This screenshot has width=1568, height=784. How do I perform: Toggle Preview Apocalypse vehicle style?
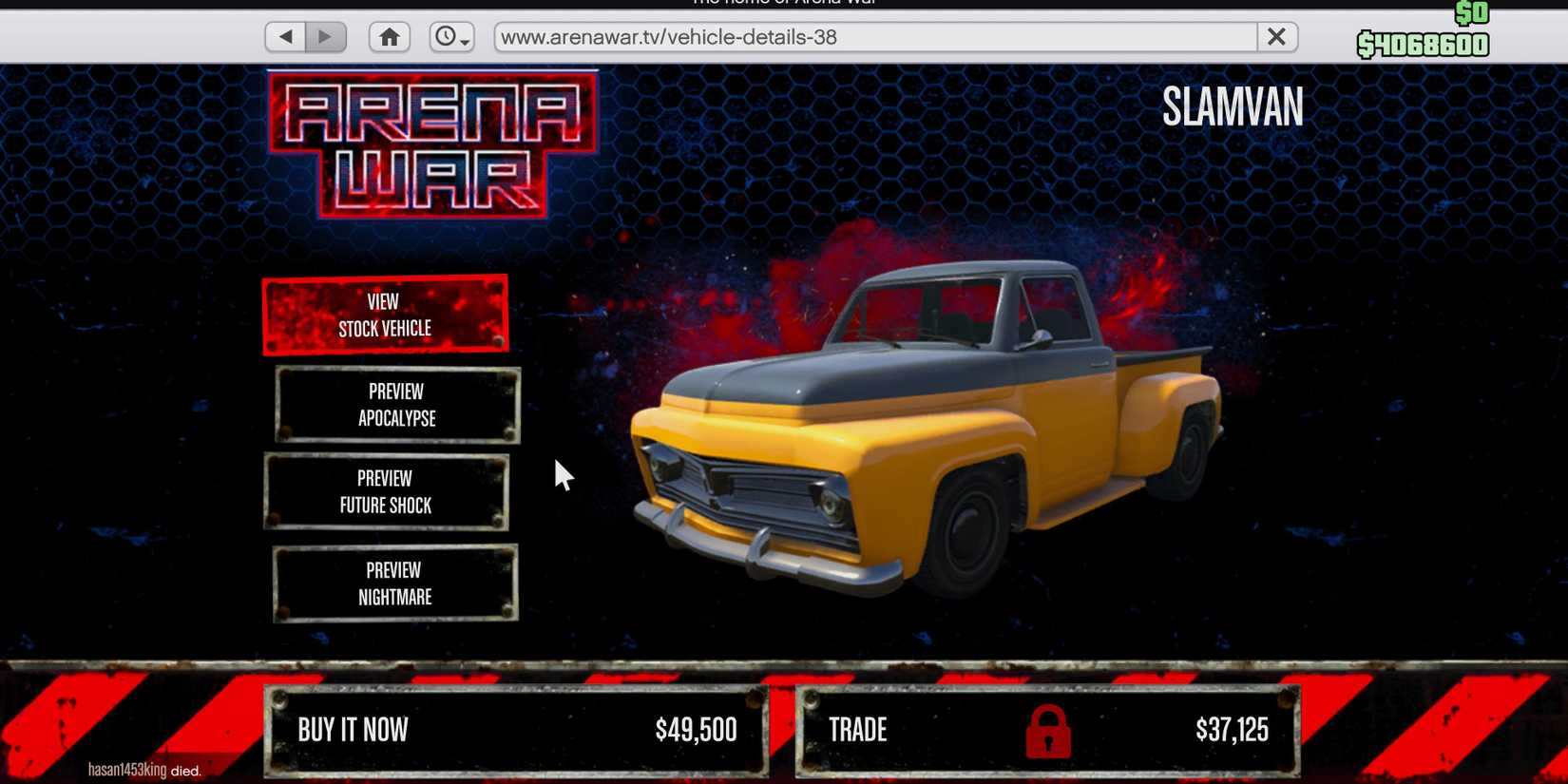[396, 404]
